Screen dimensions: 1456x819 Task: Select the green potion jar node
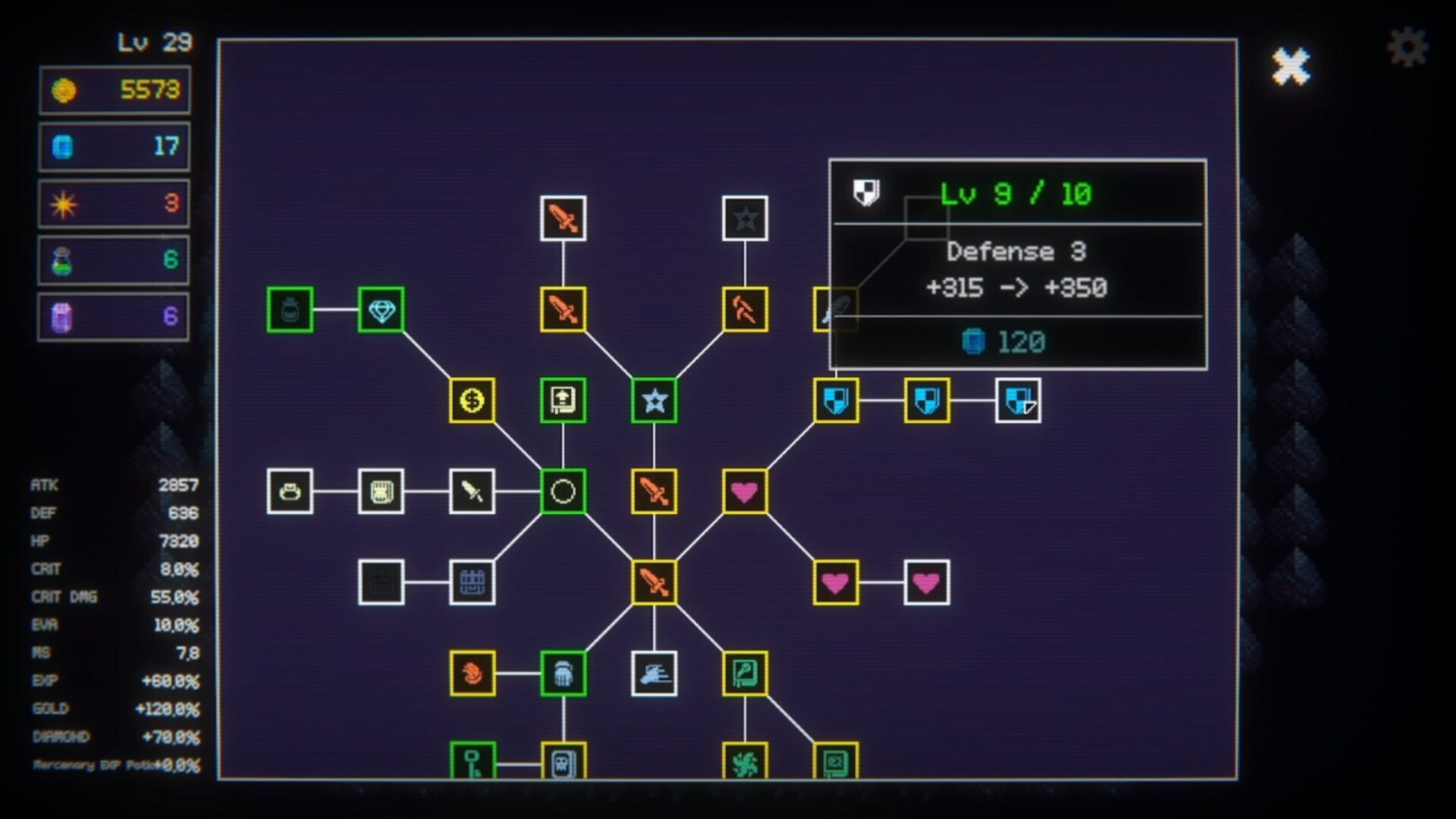(x=291, y=310)
